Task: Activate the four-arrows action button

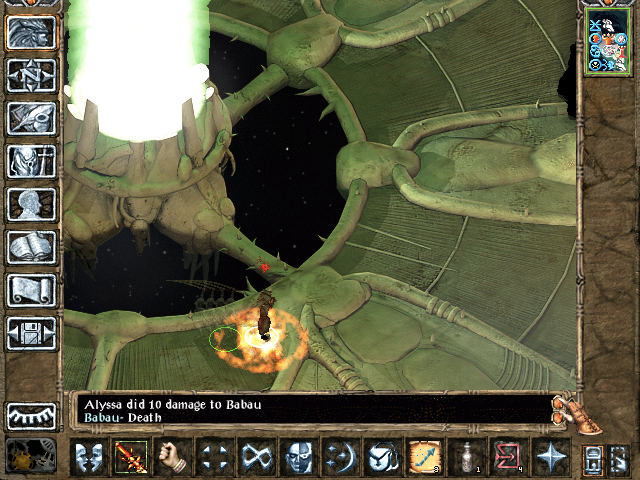Action: click(x=212, y=457)
